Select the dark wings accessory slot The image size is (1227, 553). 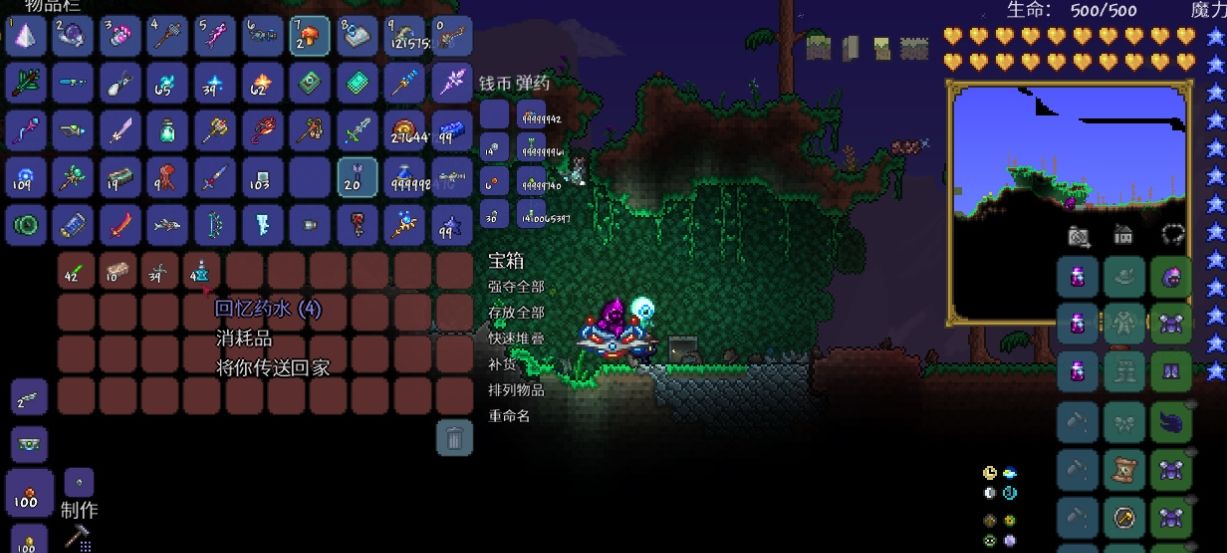(1171, 421)
